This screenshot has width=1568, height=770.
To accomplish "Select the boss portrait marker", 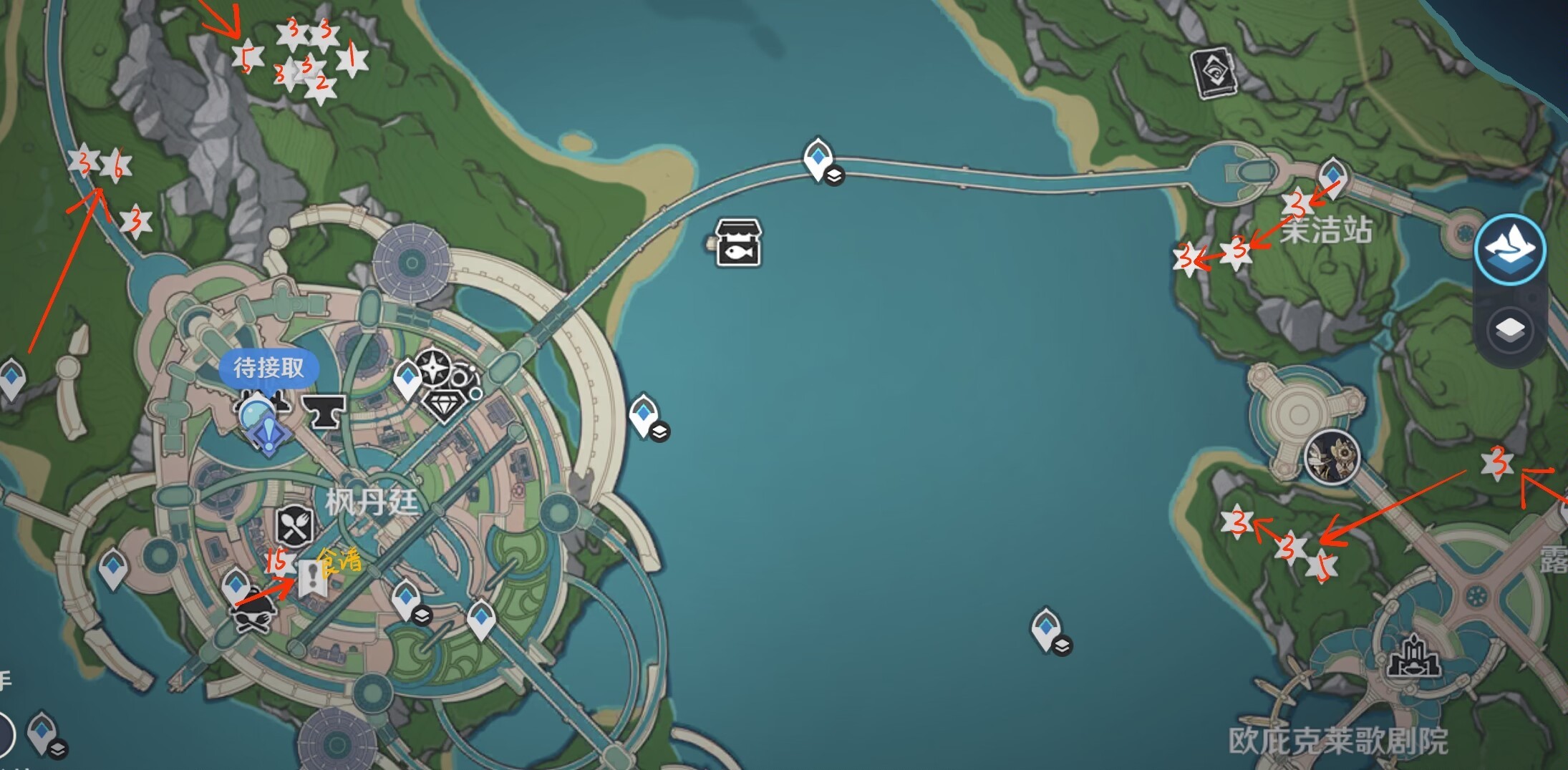I will 1332,457.
